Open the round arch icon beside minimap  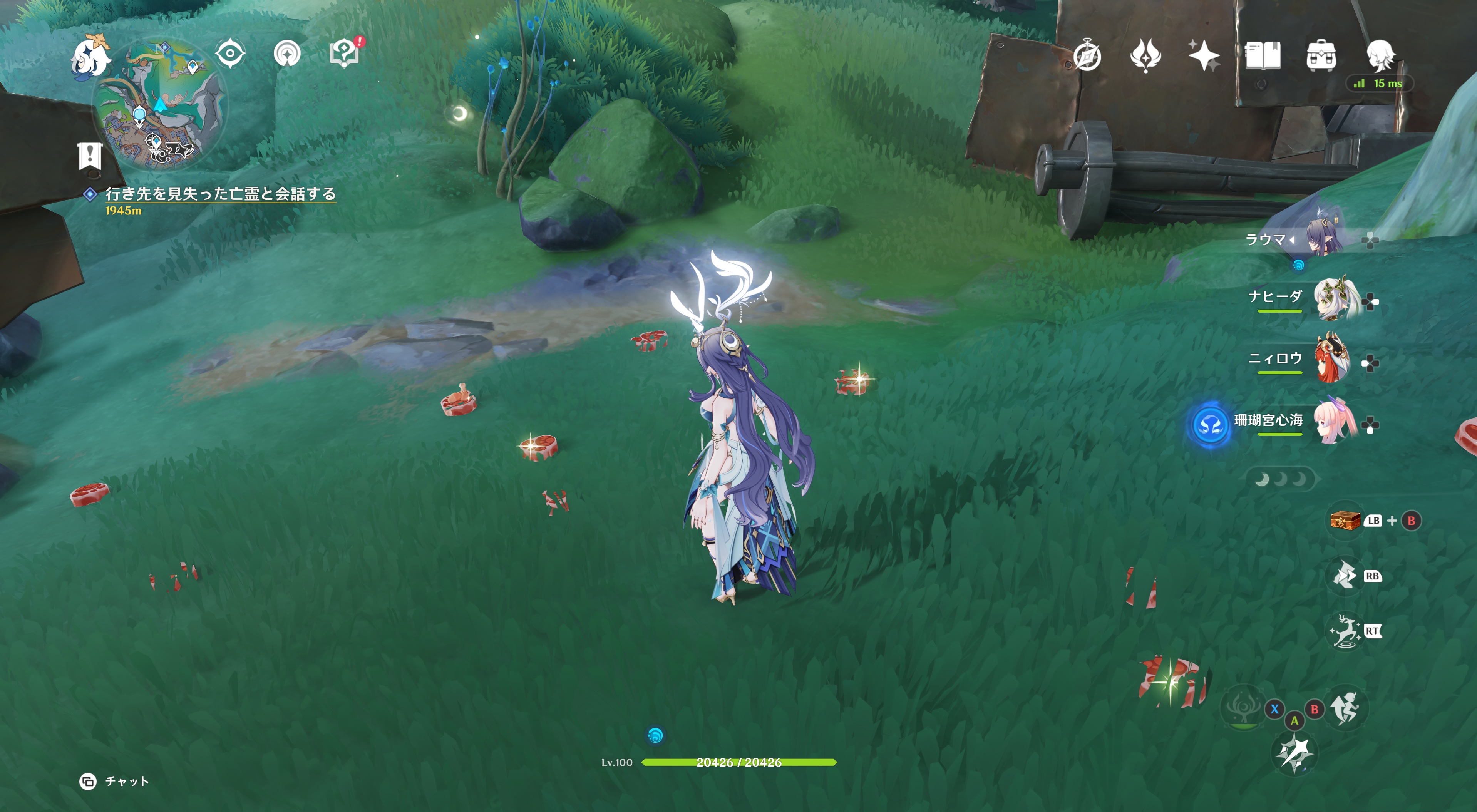[x=287, y=54]
